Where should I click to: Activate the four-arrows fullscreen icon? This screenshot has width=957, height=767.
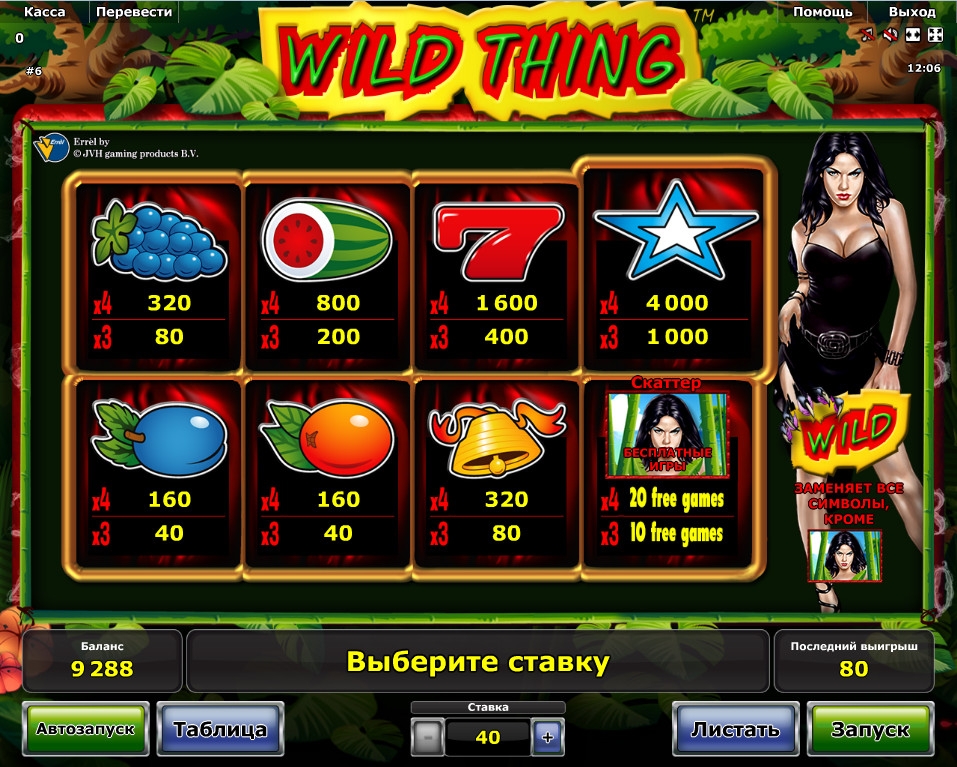934,35
